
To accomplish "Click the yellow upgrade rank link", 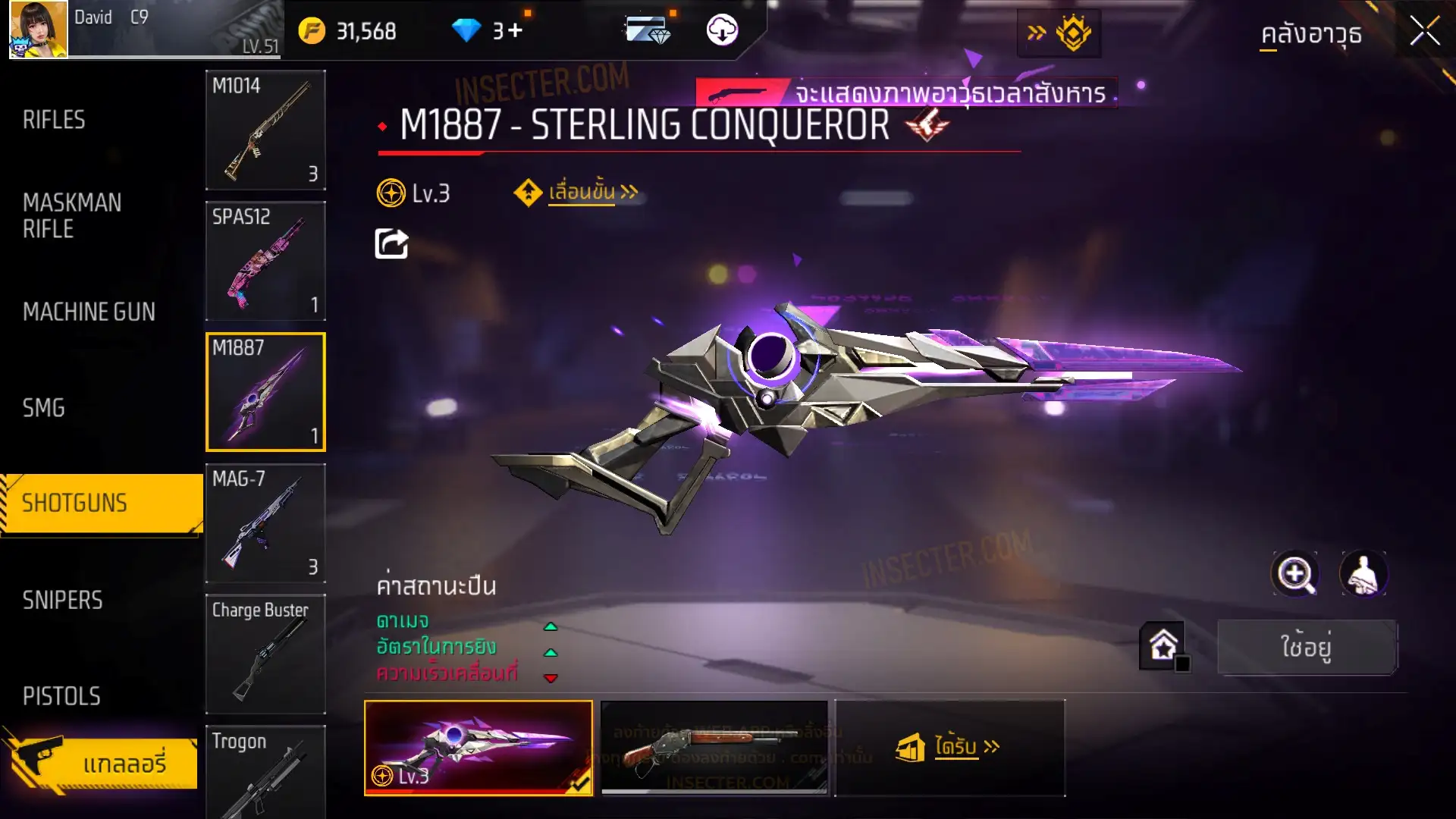I will 580,193.
